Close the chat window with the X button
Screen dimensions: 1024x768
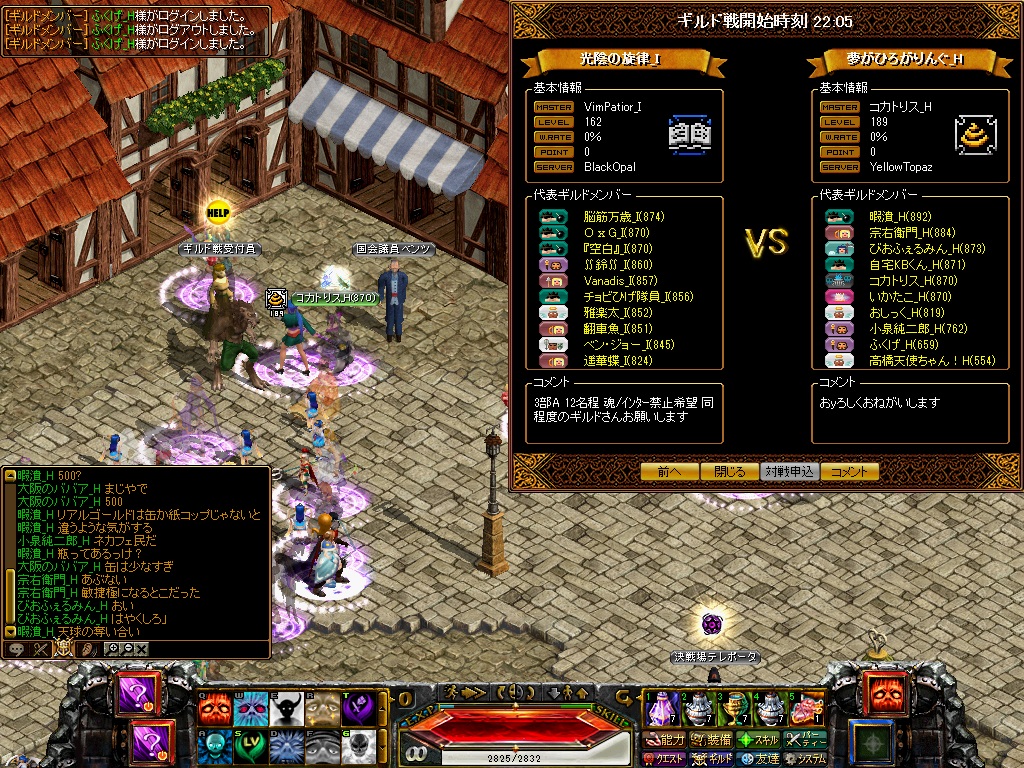[141, 649]
